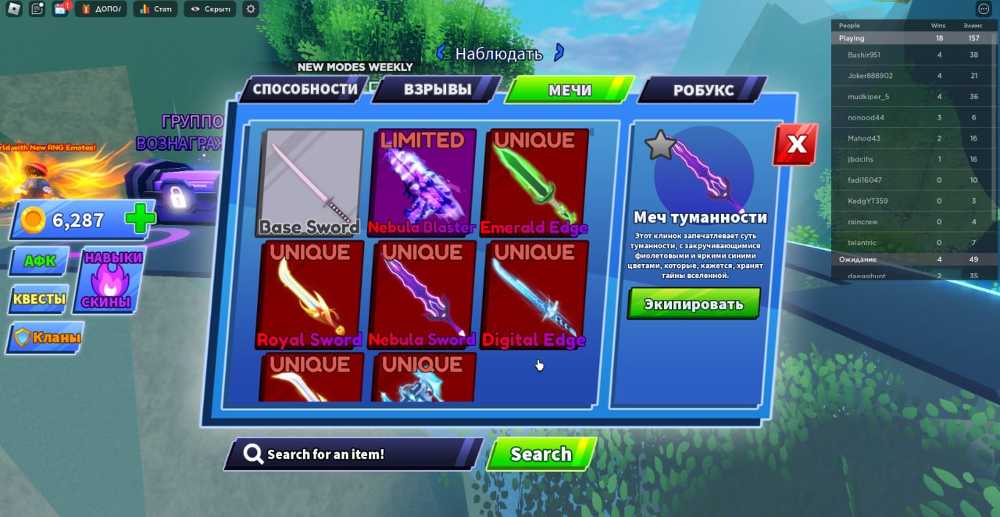Image resolution: width=1000 pixels, height=517 pixels.
Task: Pick the Emerald Edge sword
Action: (x=534, y=183)
